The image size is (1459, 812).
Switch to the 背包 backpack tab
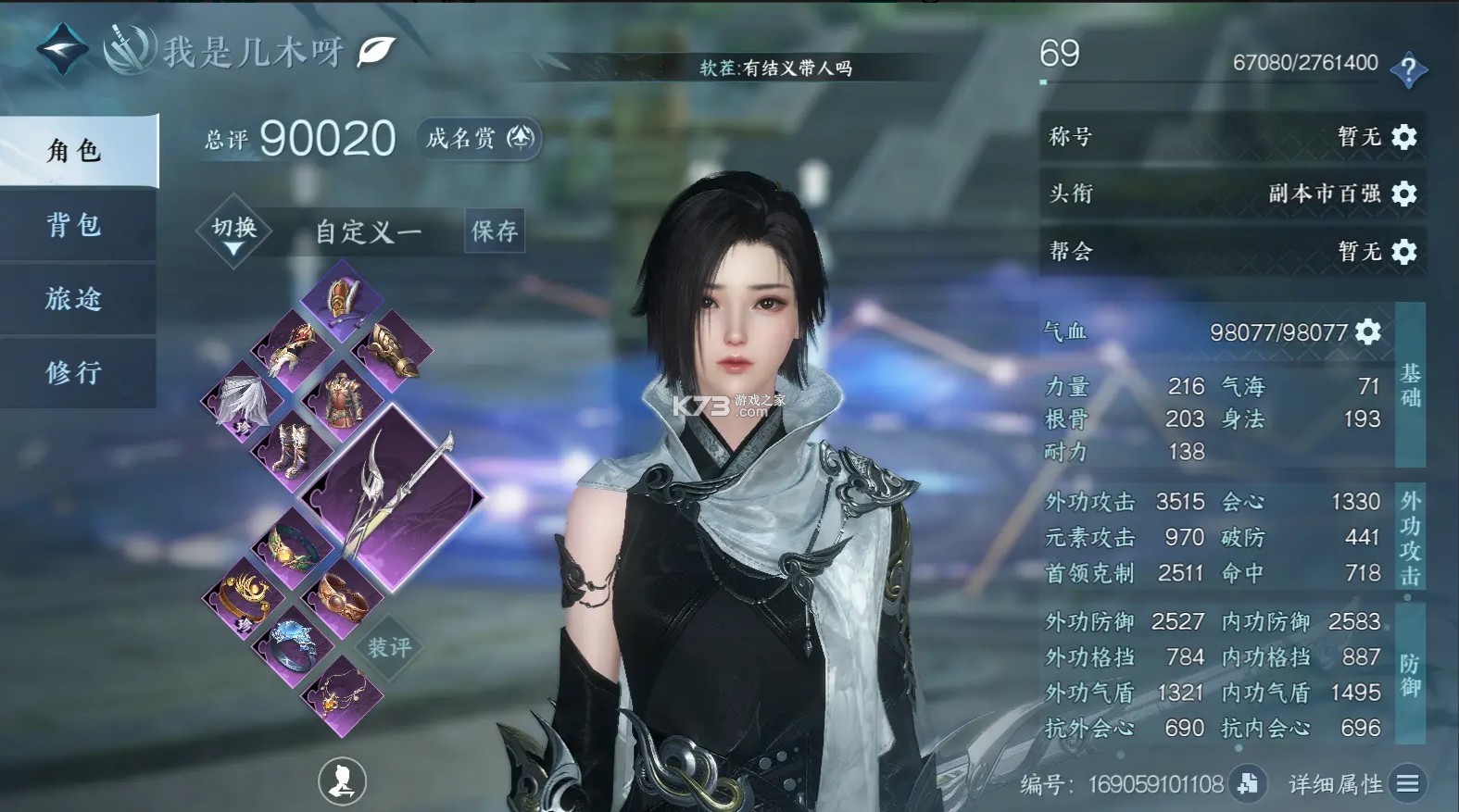pyautogui.click(x=72, y=225)
